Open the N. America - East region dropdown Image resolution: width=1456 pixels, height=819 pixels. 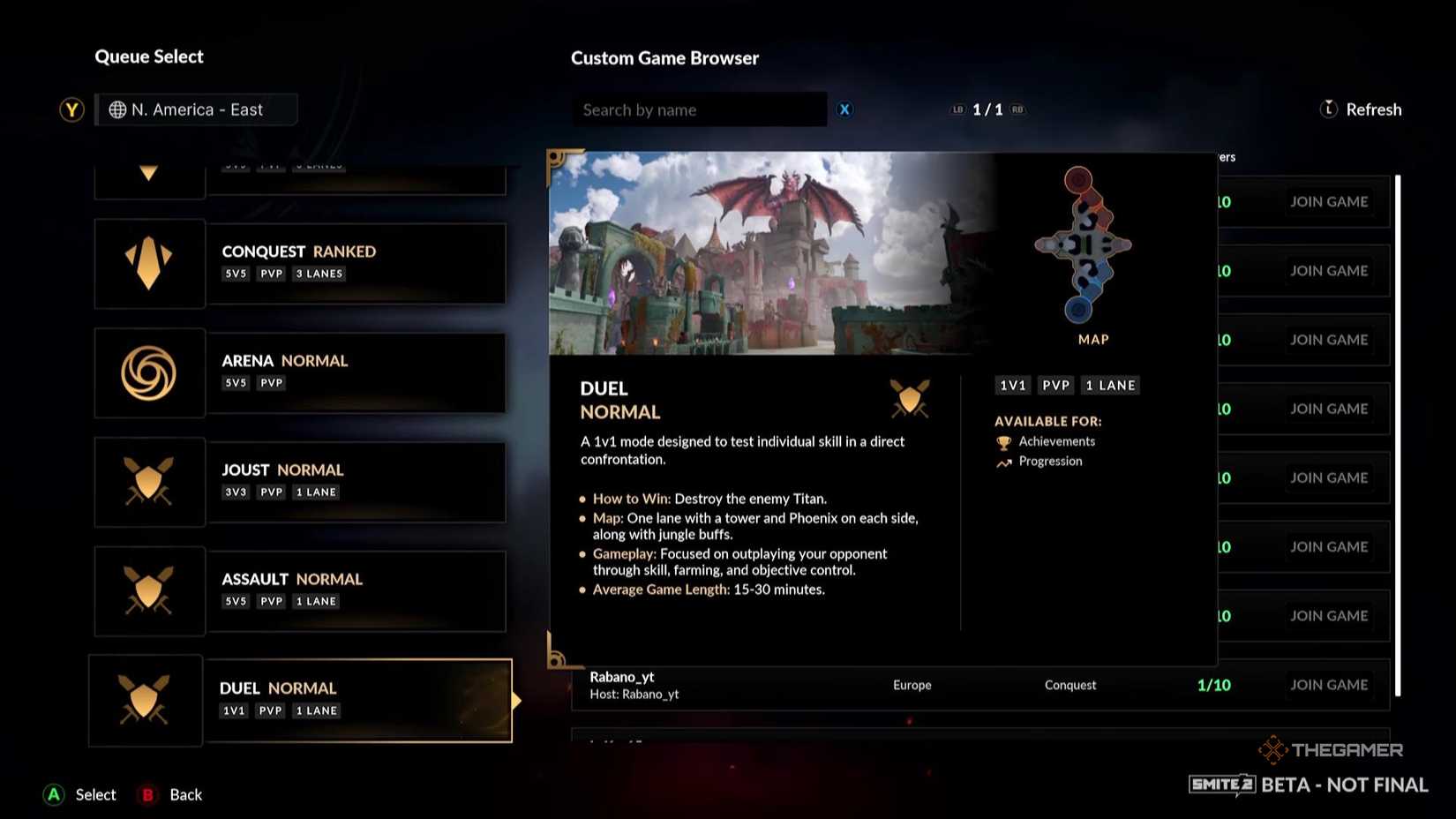pyautogui.click(x=196, y=109)
